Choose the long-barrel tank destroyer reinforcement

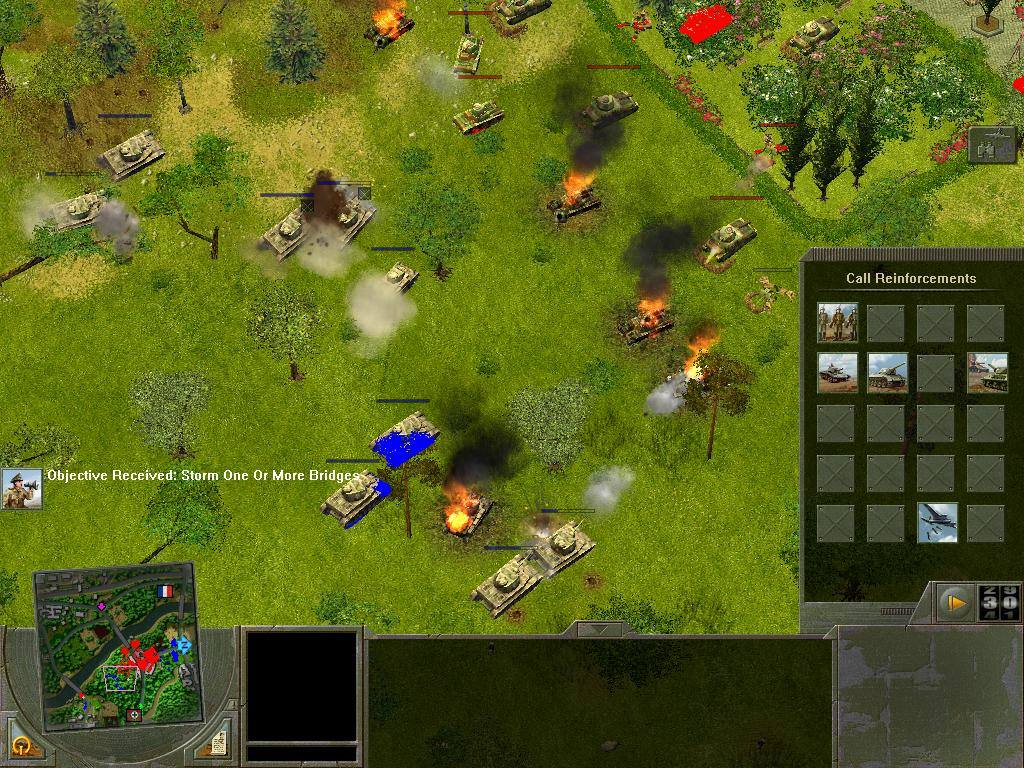(887, 372)
